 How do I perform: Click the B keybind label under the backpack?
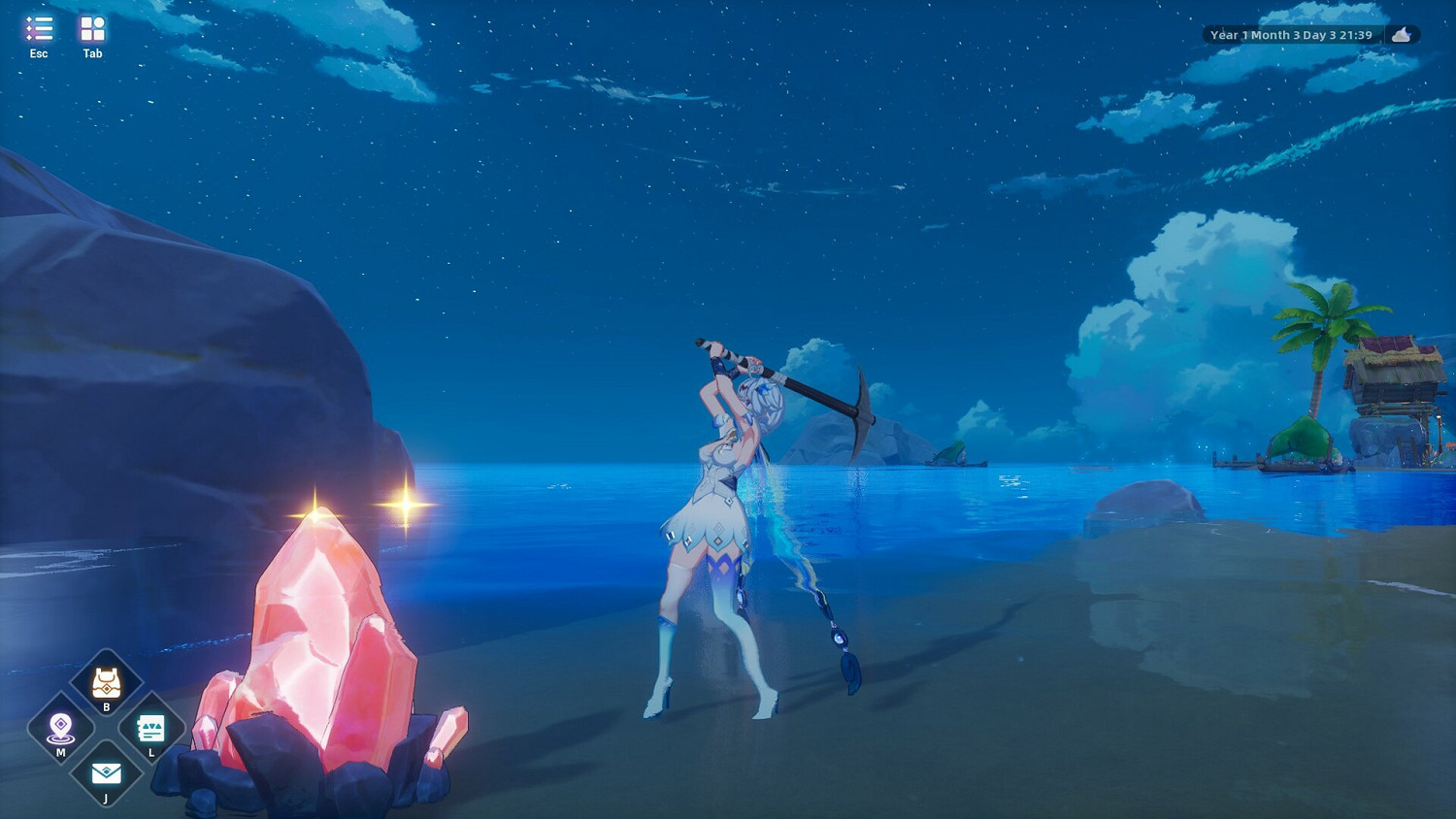106,705
